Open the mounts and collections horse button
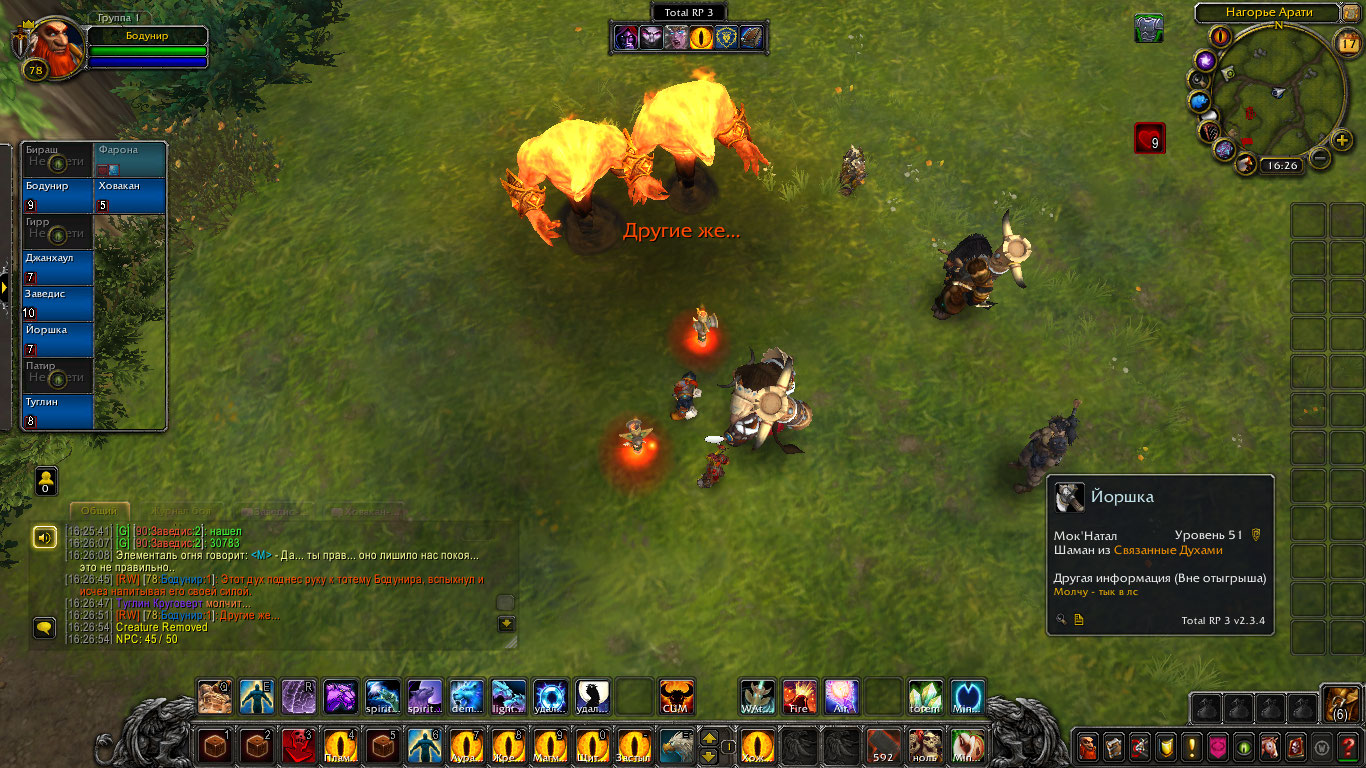 click(x=1270, y=746)
